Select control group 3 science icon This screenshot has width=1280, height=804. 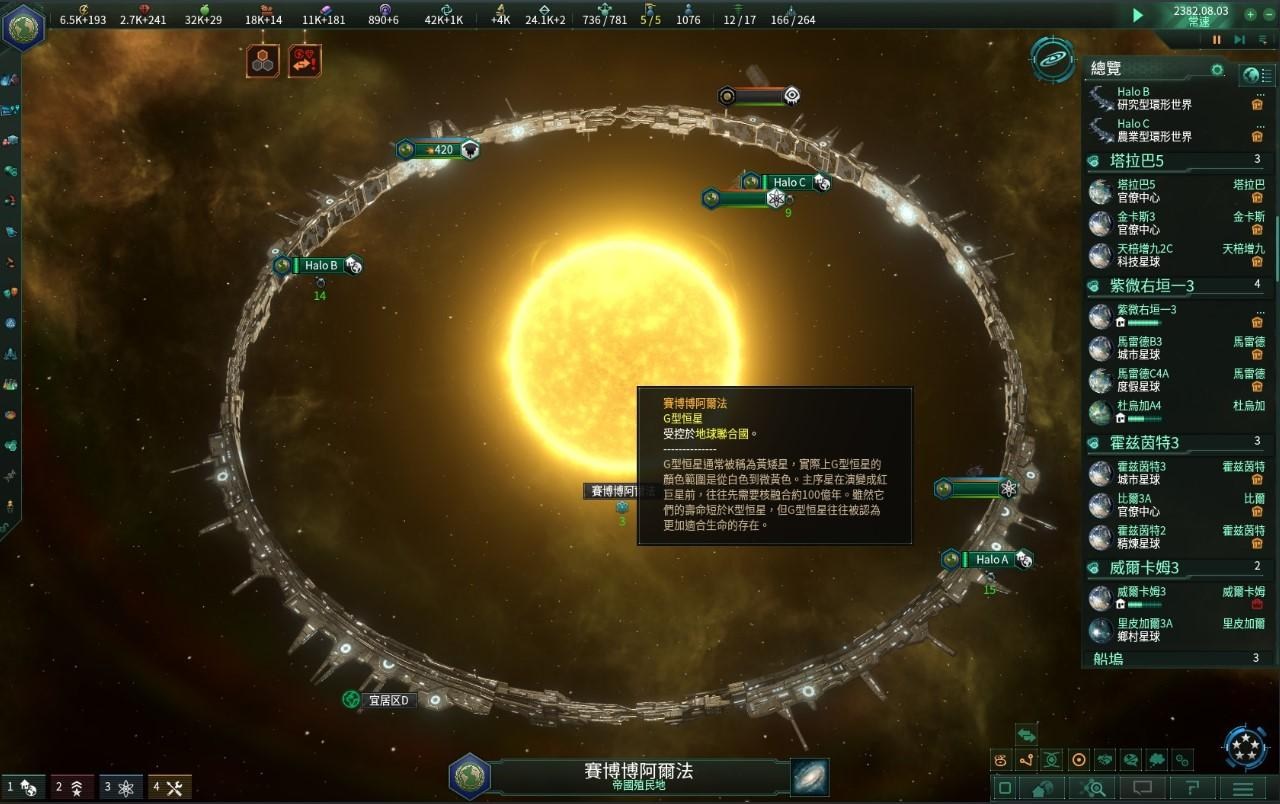pyautogui.click(x=121, y=788)
